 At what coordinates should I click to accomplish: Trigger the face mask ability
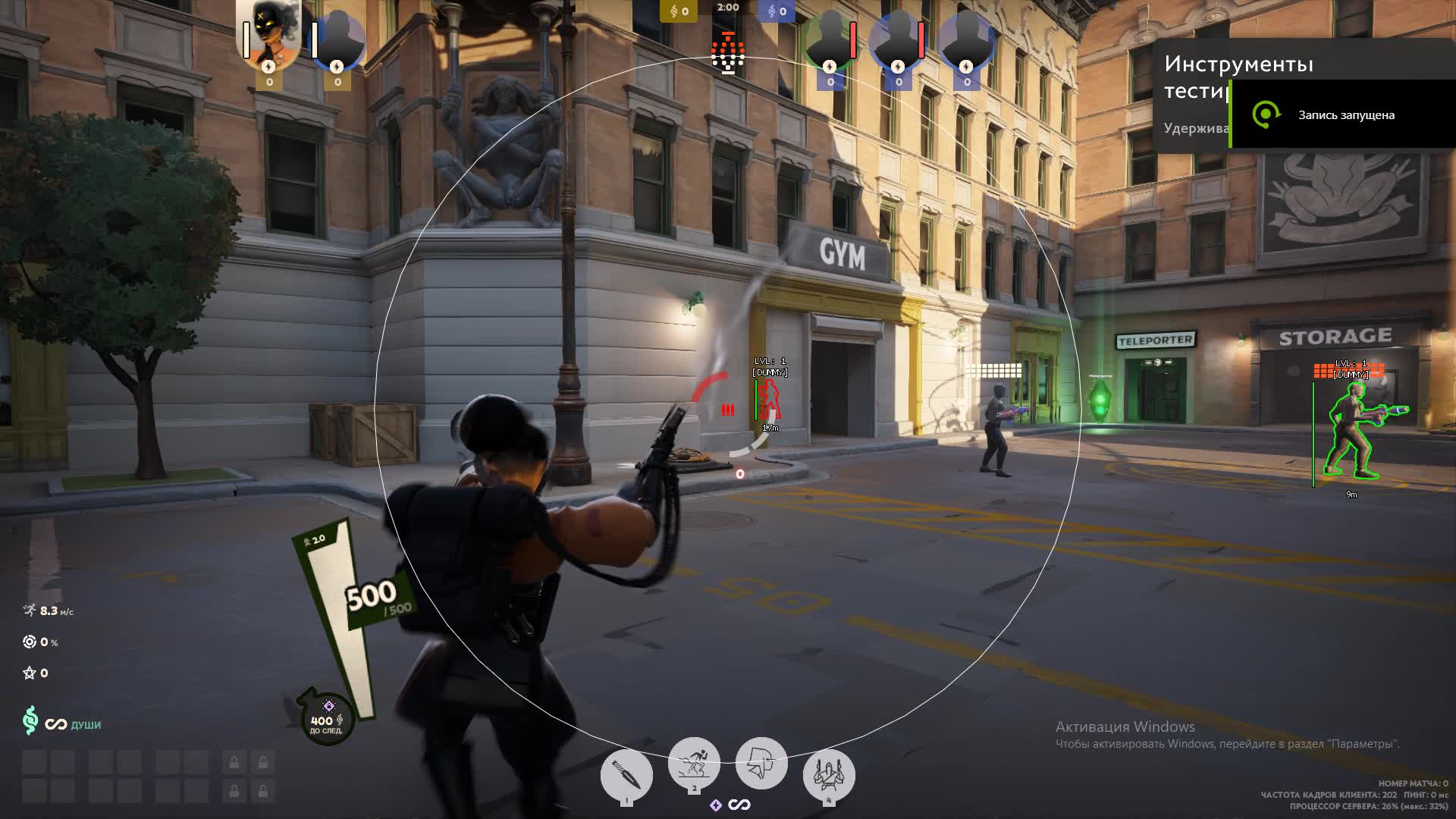click(x=761, y=762)
